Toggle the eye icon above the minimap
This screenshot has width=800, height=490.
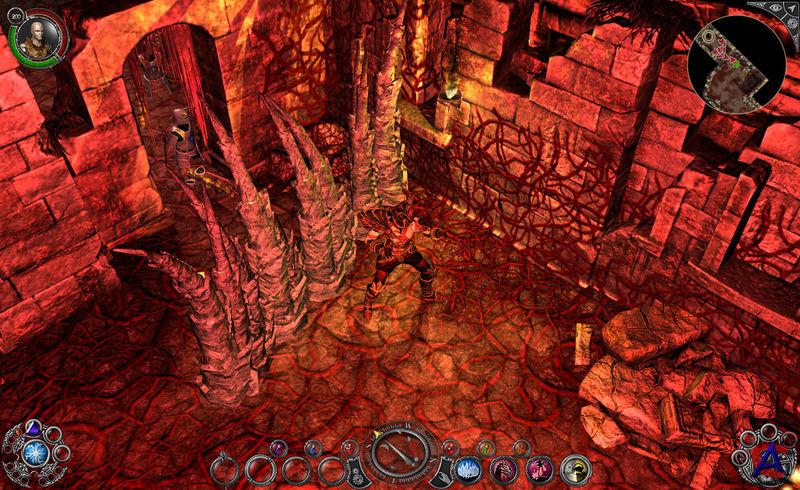pyautogui.click(x=774, y=8)
